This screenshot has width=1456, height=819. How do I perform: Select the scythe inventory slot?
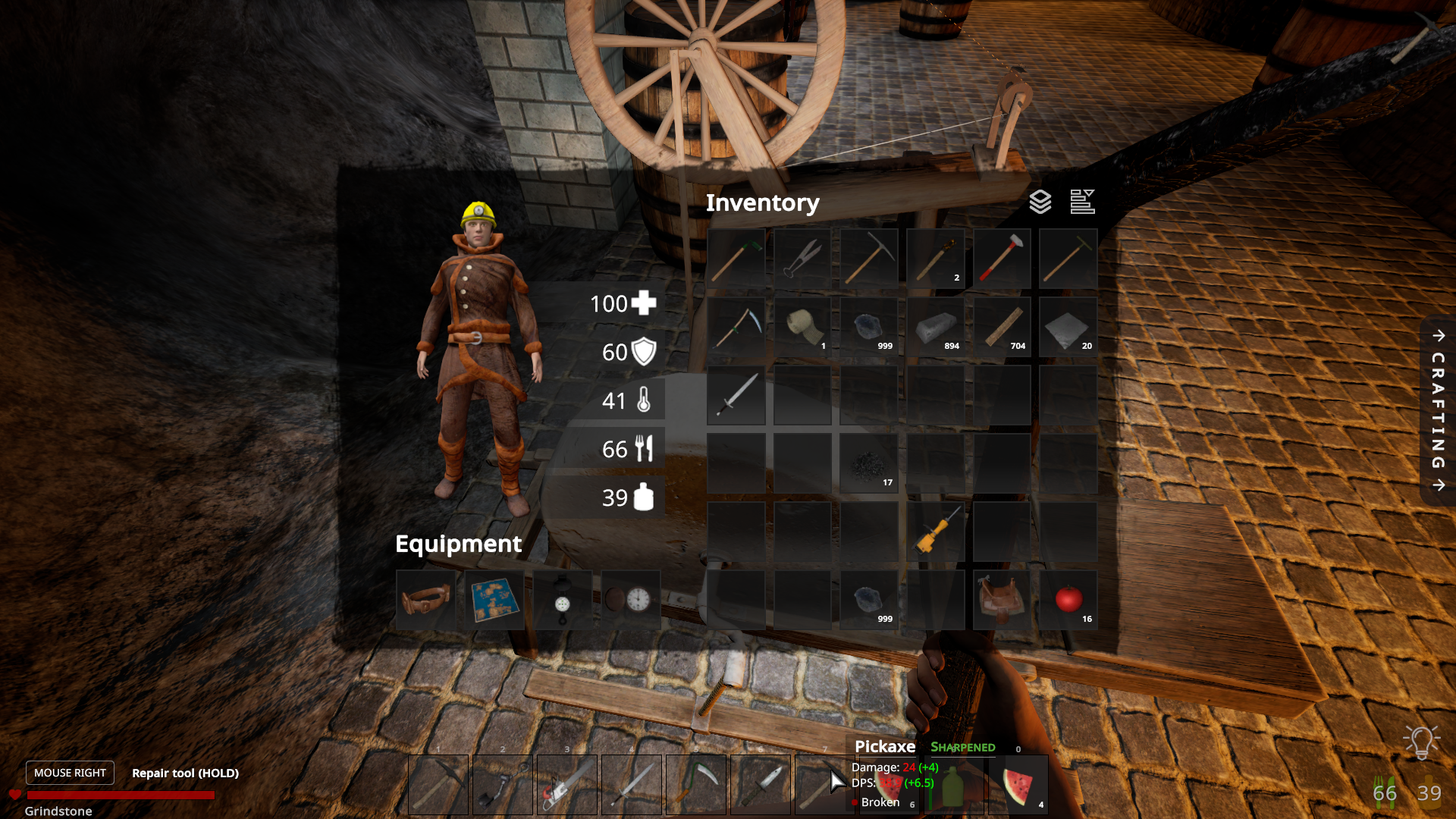tap(736, 327)
